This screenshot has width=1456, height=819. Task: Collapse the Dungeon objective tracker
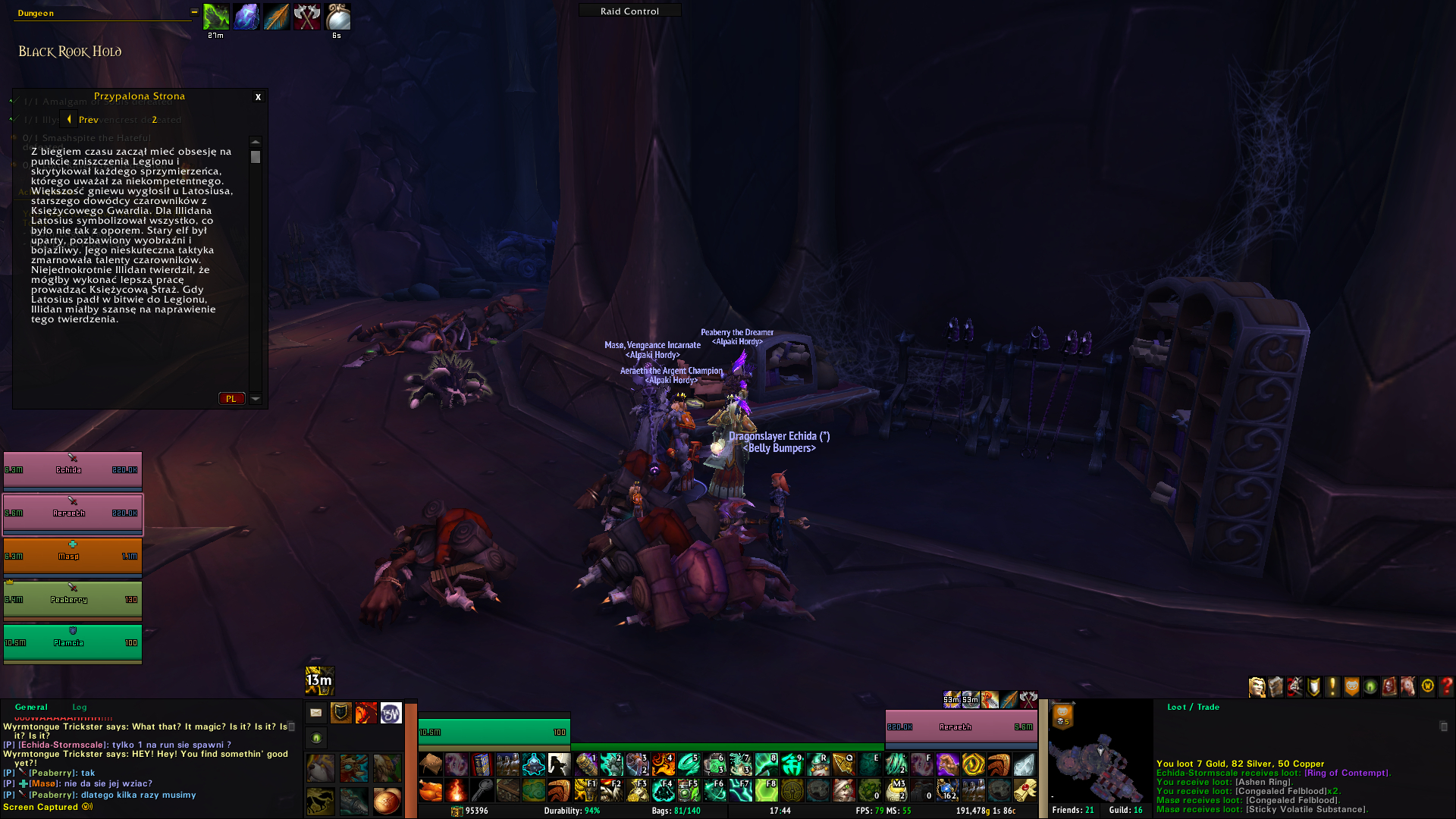(194, 12)
